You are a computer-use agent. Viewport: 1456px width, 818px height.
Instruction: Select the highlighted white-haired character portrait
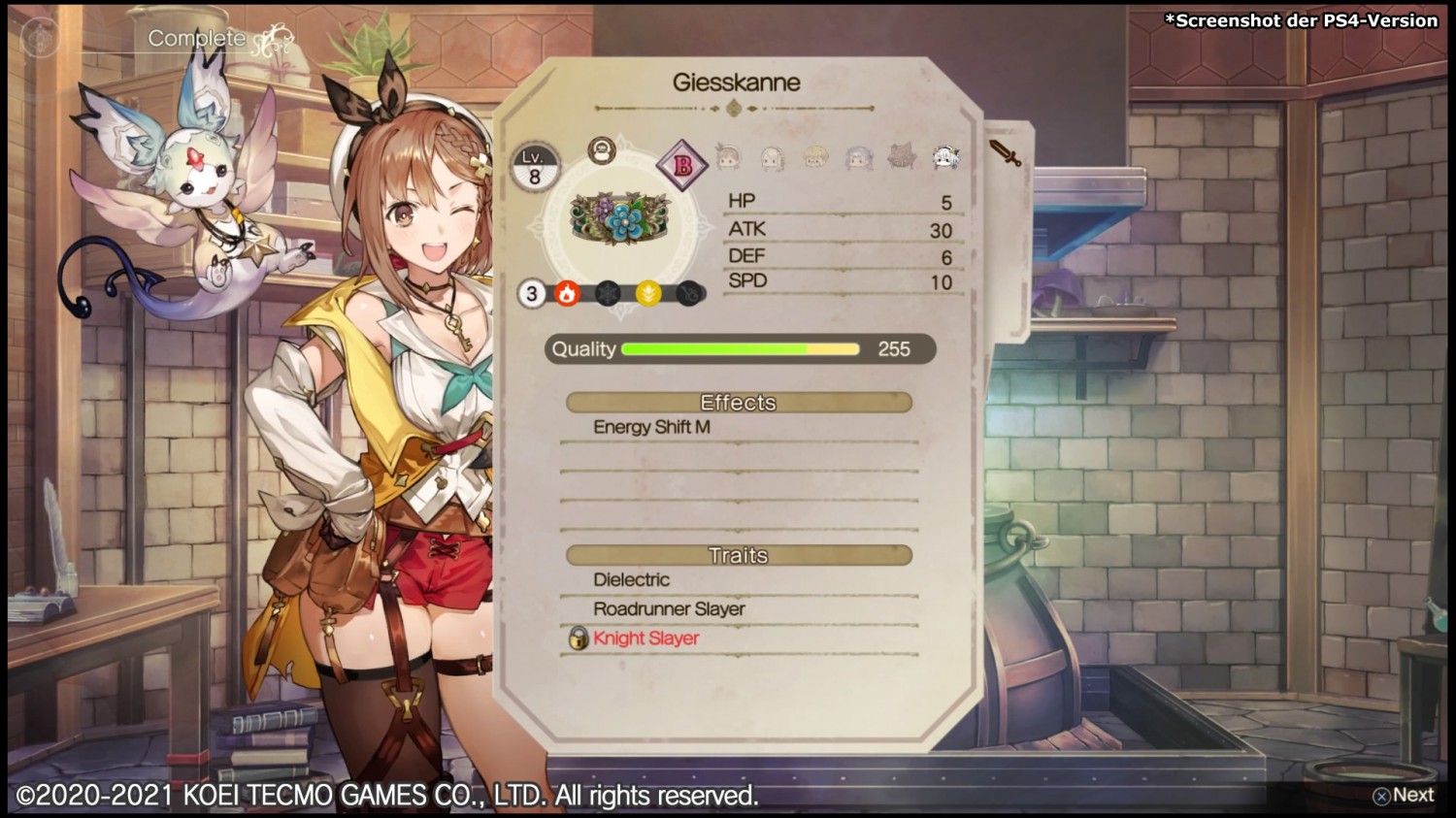(945, 156)
